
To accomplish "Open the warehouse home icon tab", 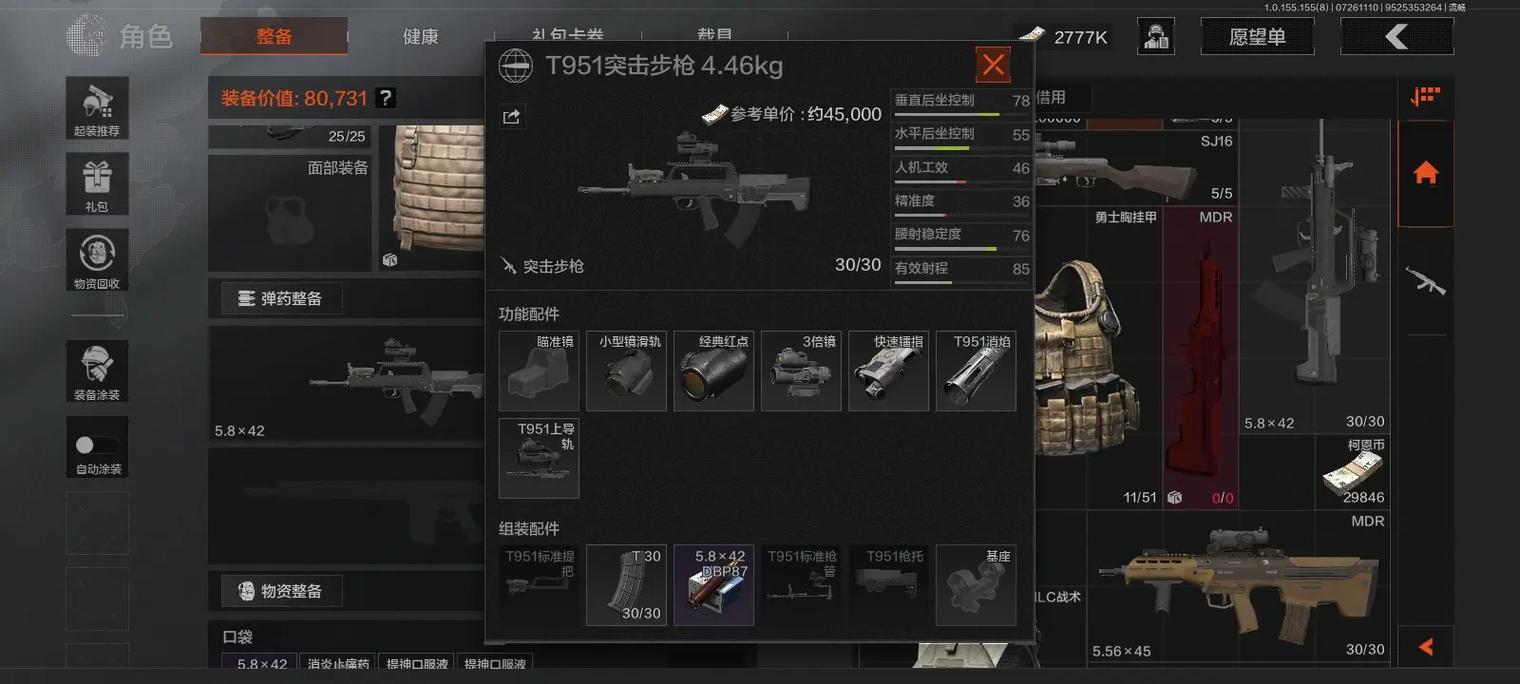I will 1425,173.
